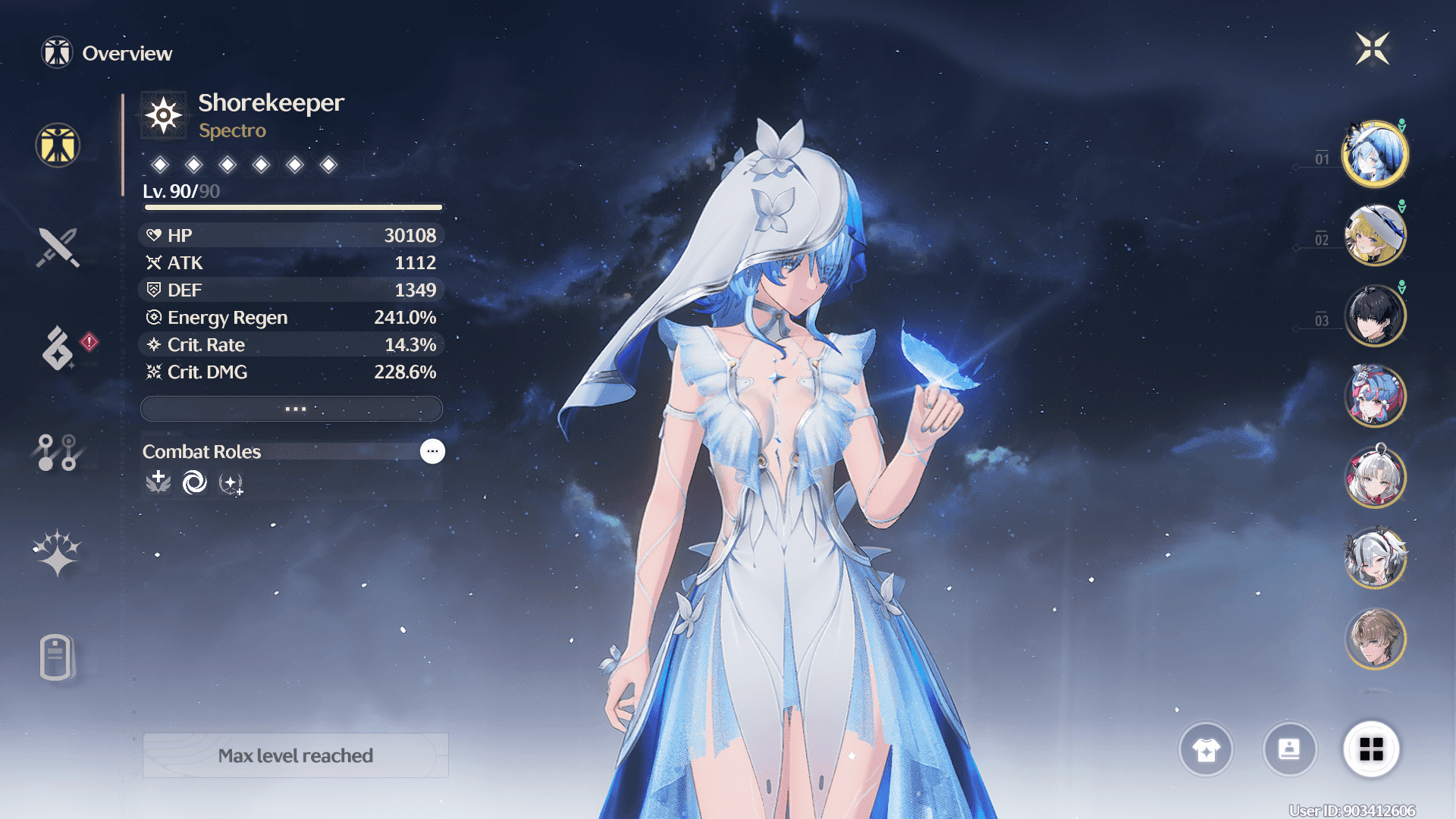The width and height of the screenshot is (1456, 819).
Task: Choose the brown-haired character portrait
Action: (x=1375, y=639)
